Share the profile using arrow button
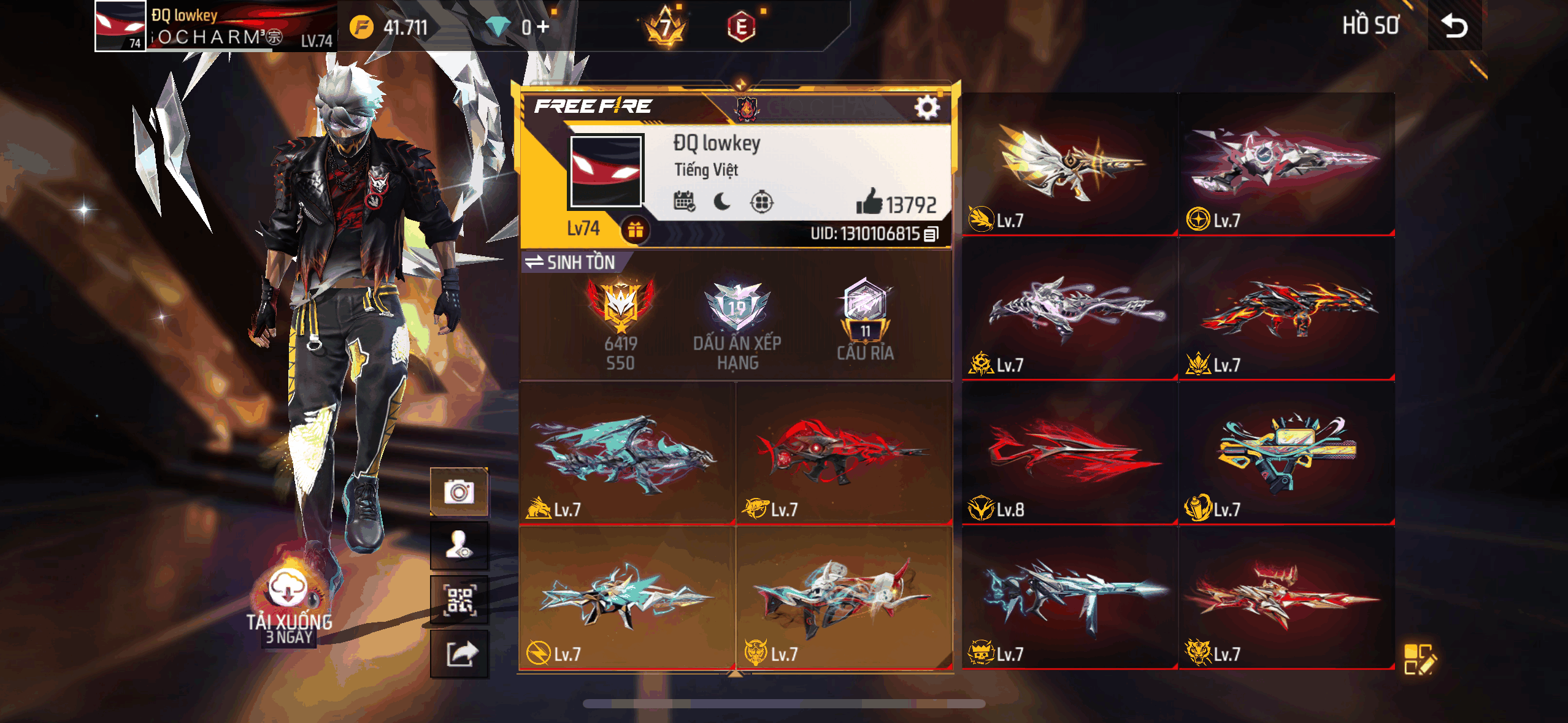The height and width of the screenshot is (723, 1568). click(459, 654)
